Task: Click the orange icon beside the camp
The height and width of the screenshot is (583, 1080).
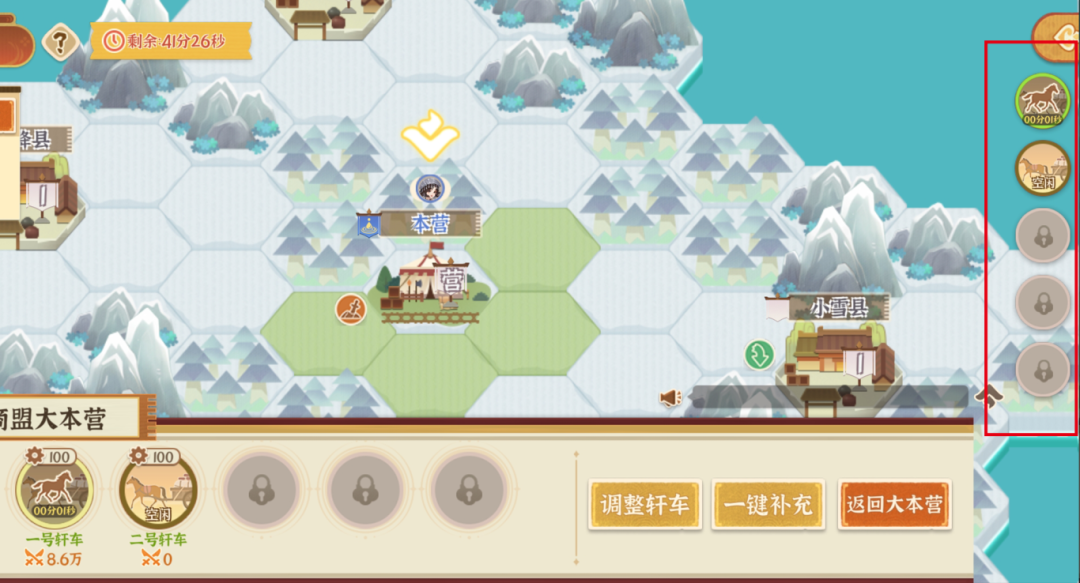Action: coord(350,309)
